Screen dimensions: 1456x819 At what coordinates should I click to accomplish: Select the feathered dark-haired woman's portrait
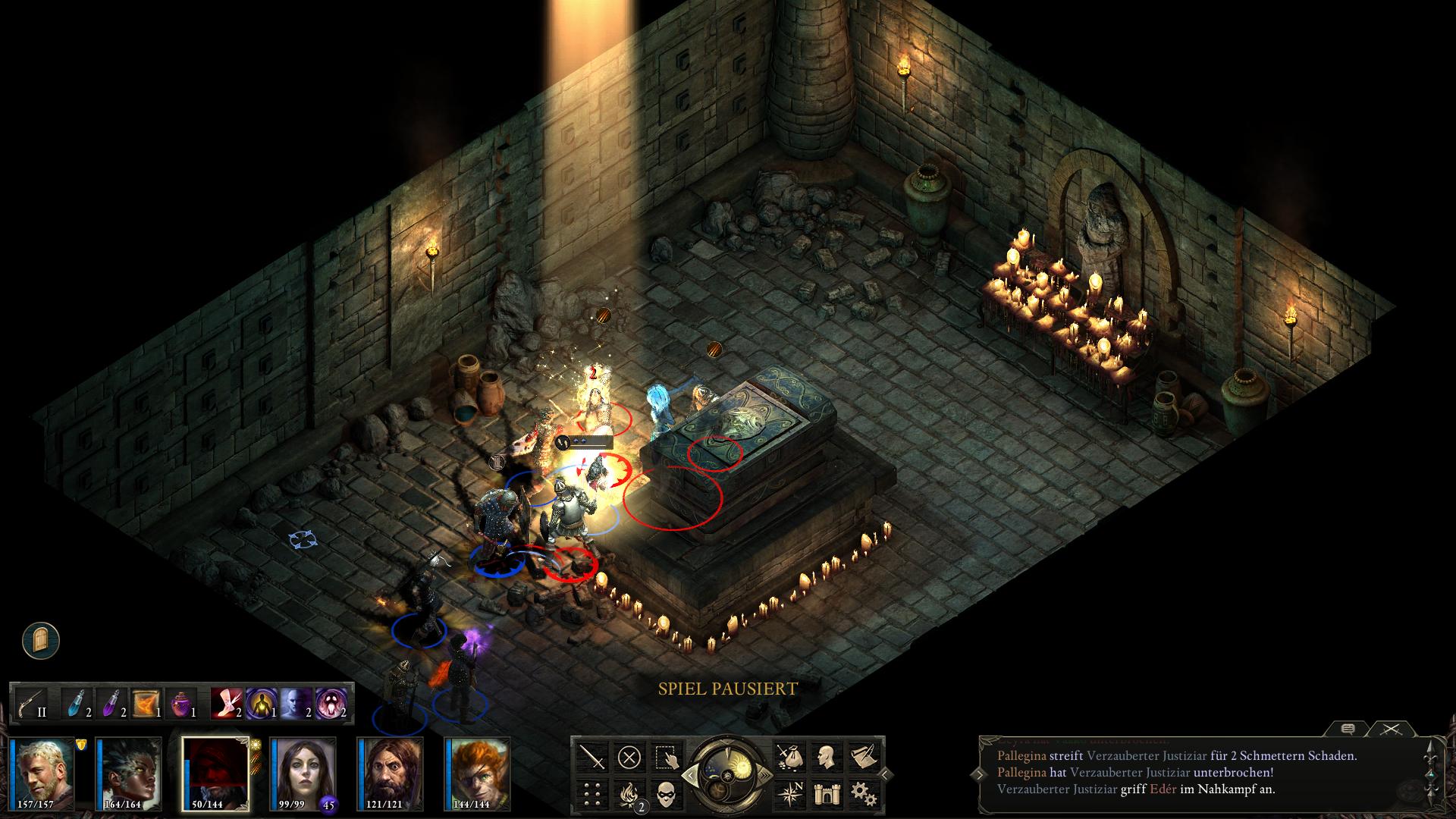pyautogui.click(x=130, y=772)
